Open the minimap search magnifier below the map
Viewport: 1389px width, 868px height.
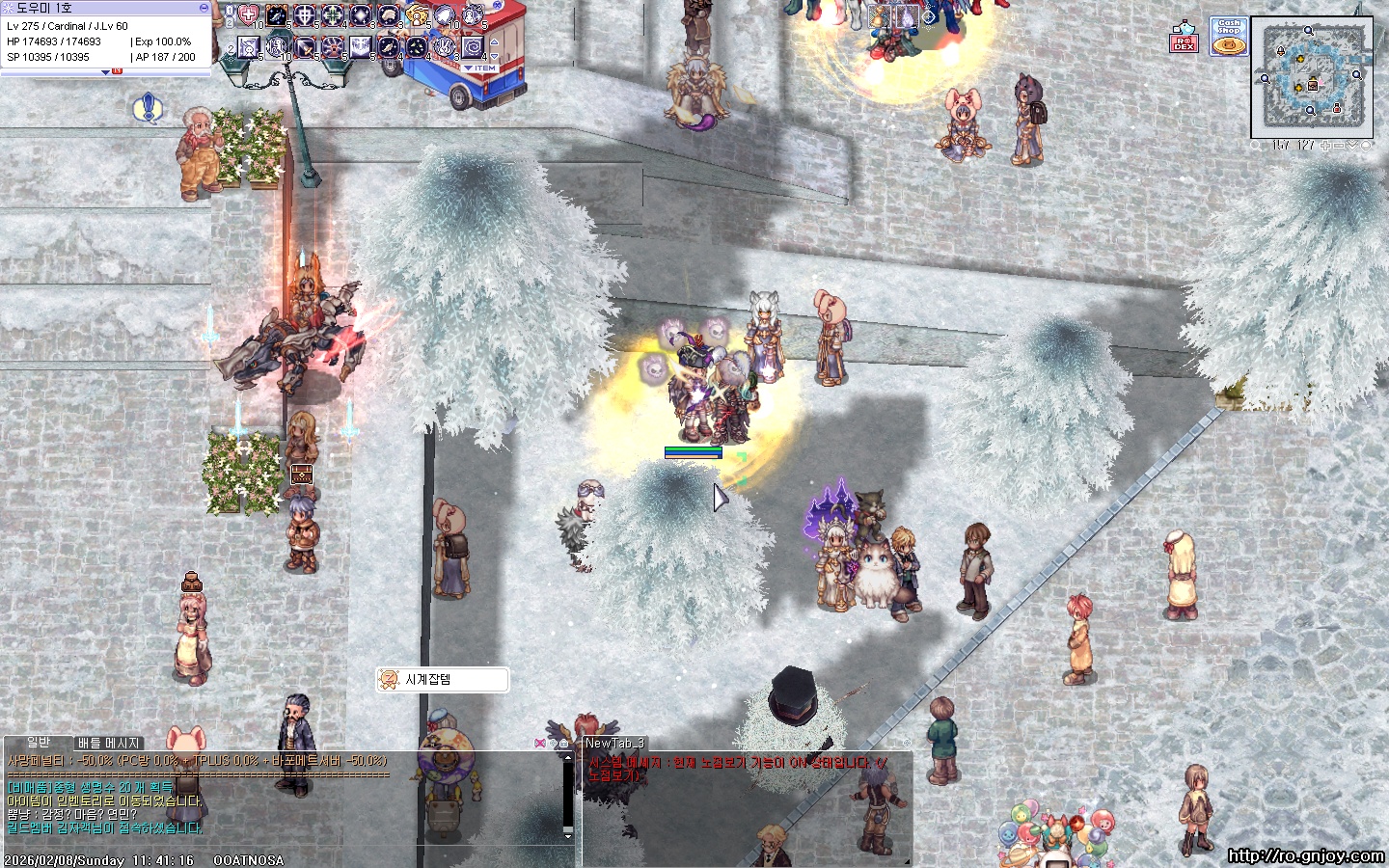(1255, 146)
